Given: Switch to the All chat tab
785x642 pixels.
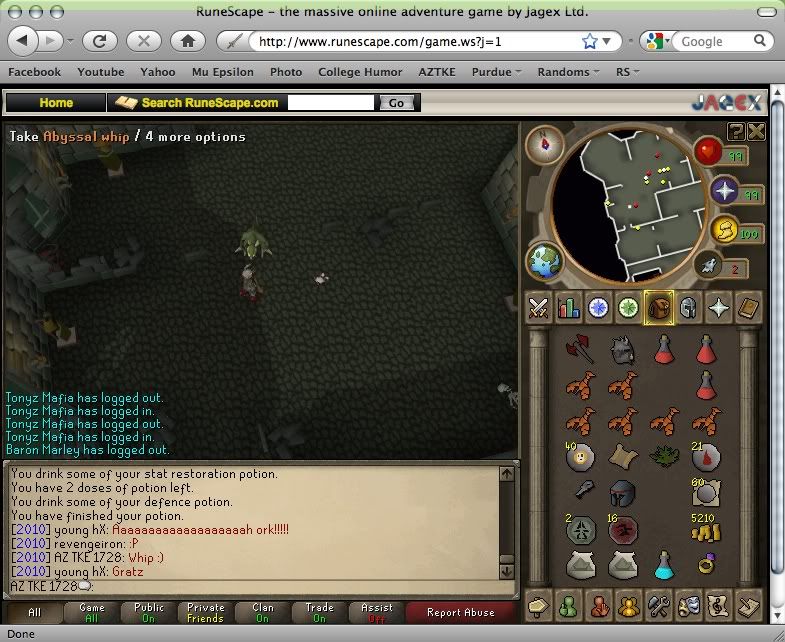Looking at the screenshot, I should coord(35,612).
